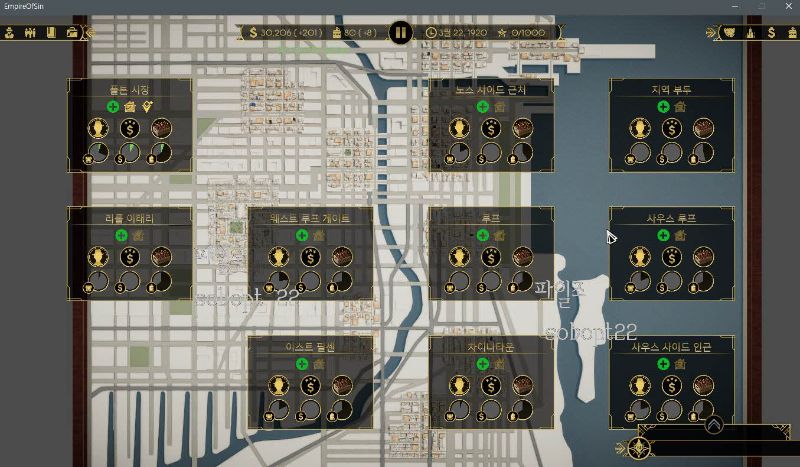Click the building icon in the 풀튼 시장 header
The height and width of the screenshot is (467, 800).
[131, 106]
